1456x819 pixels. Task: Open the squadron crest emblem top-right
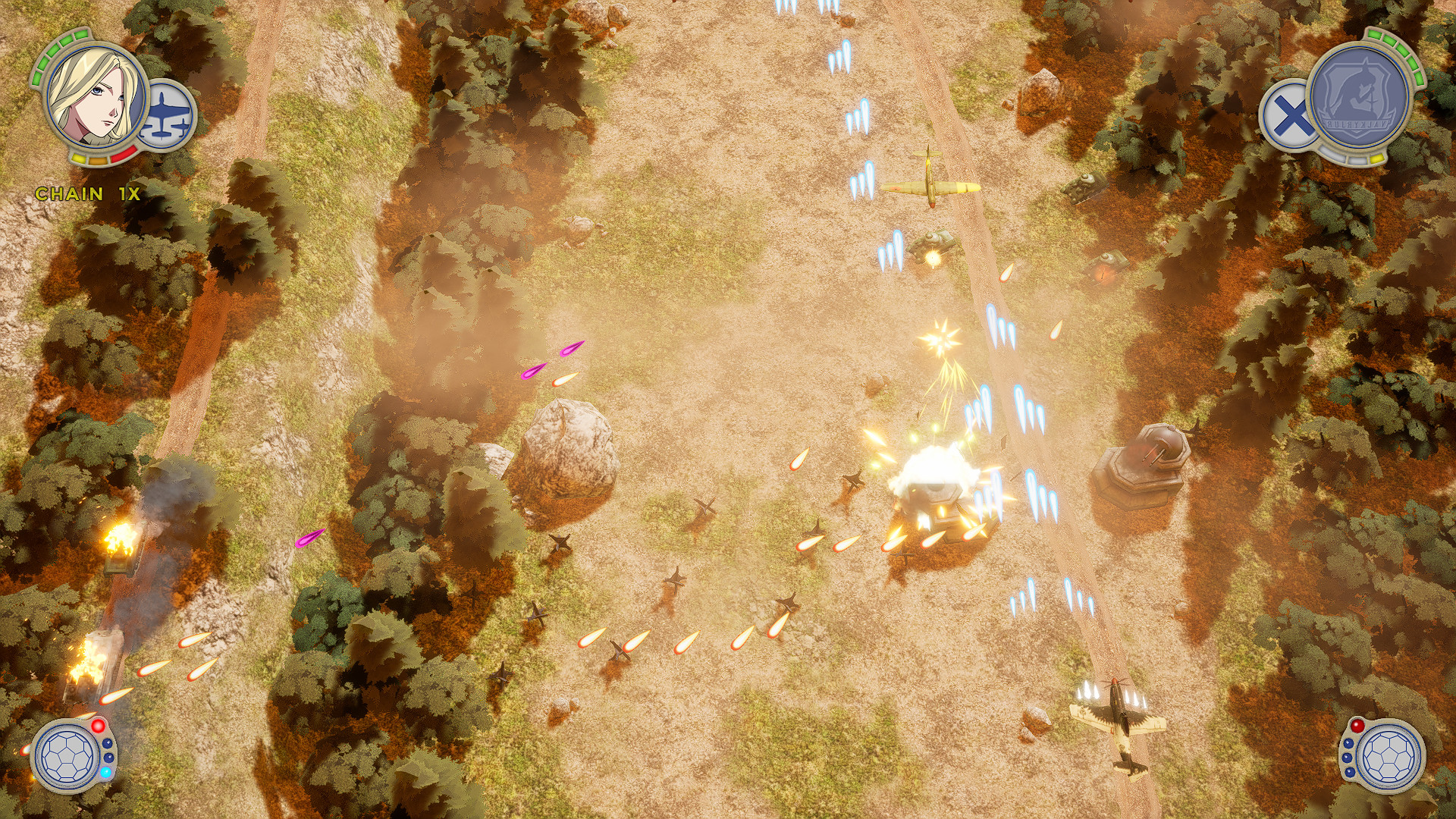[1359, 94]
